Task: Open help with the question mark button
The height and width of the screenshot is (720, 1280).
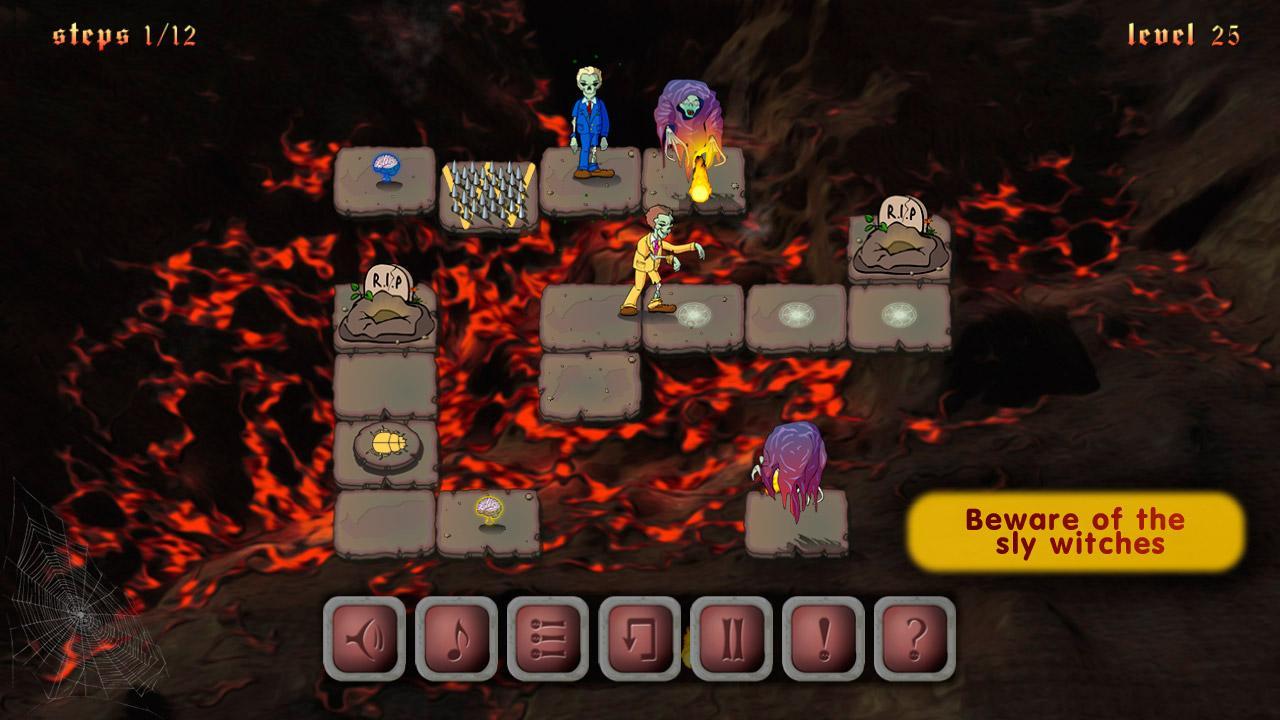Action: (914, 638)
